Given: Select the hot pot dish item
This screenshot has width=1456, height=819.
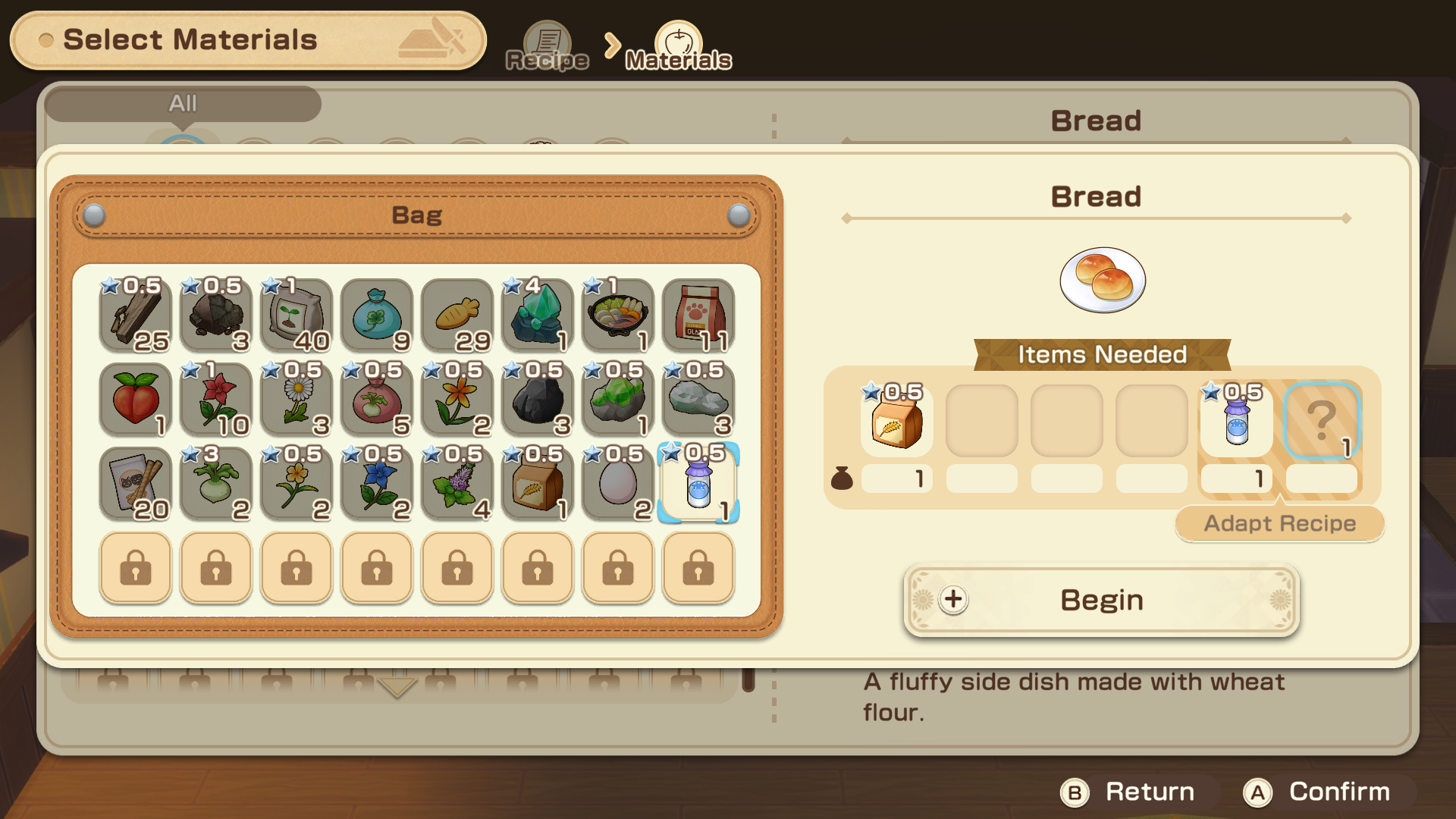Looking at the screenshot, I should pos(617,315).
